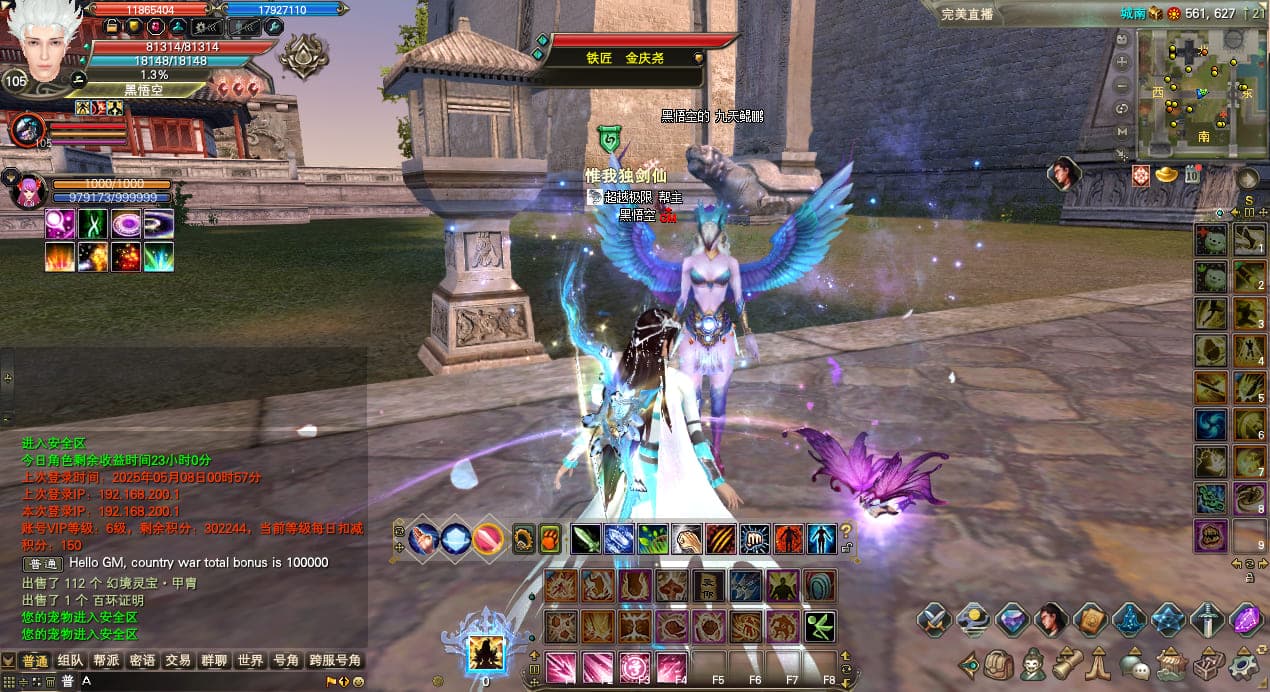Open the backpack bag icon
The image size is (1270, 692).
click(999, 663)
